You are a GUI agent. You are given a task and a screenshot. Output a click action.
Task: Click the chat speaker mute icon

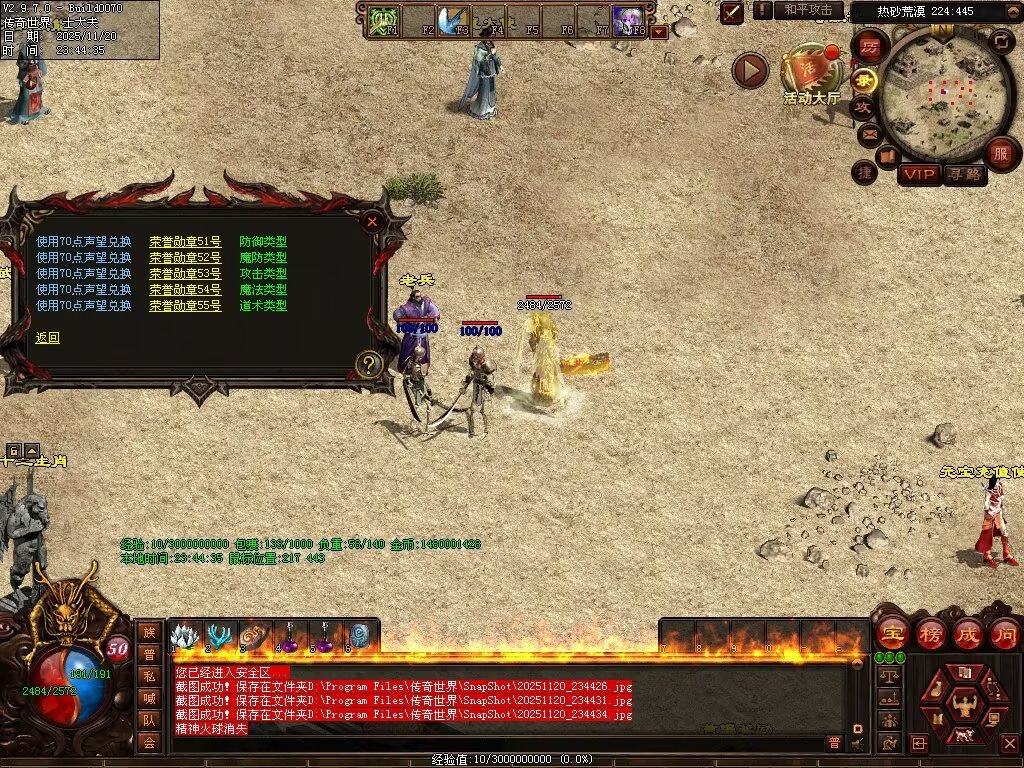tap(857, 743)
